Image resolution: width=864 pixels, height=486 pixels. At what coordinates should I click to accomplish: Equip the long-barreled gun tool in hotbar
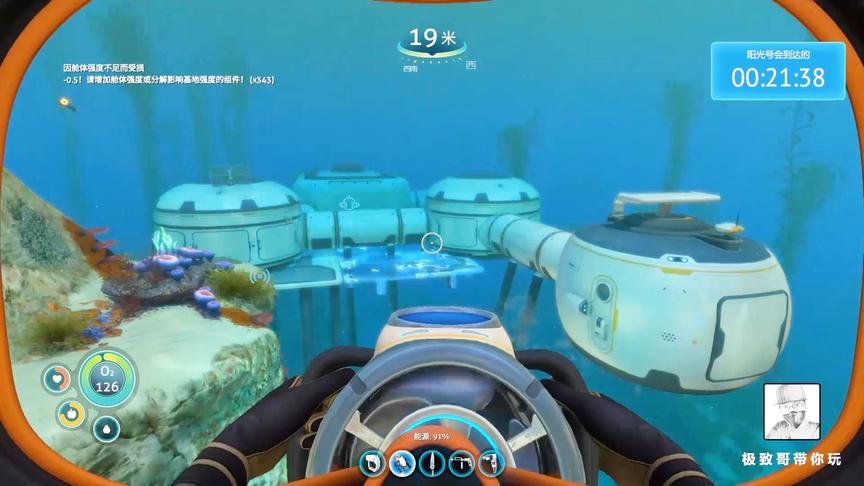point(461,462)
